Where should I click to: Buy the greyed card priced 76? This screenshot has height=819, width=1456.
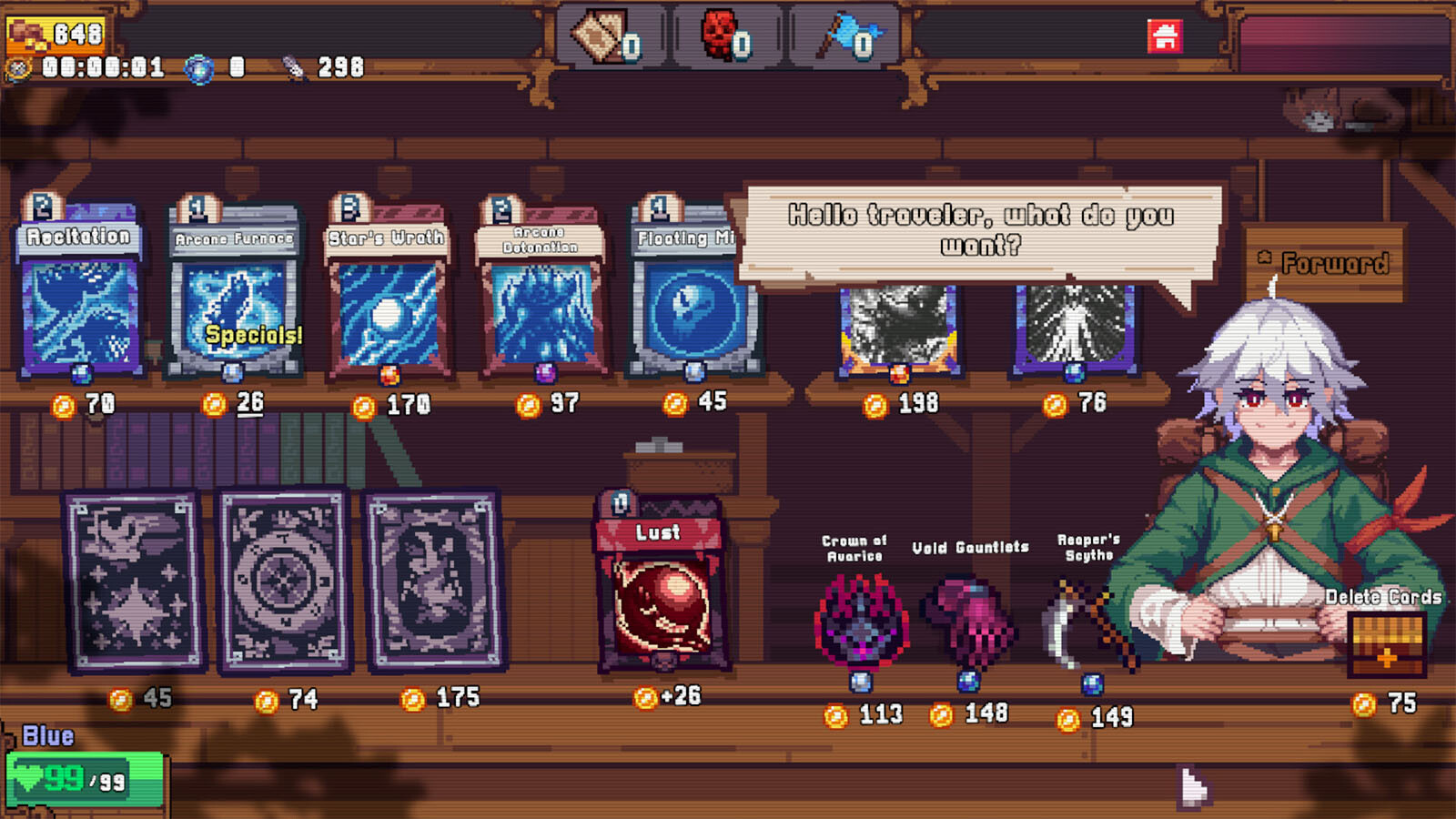tap(1075, 329)
